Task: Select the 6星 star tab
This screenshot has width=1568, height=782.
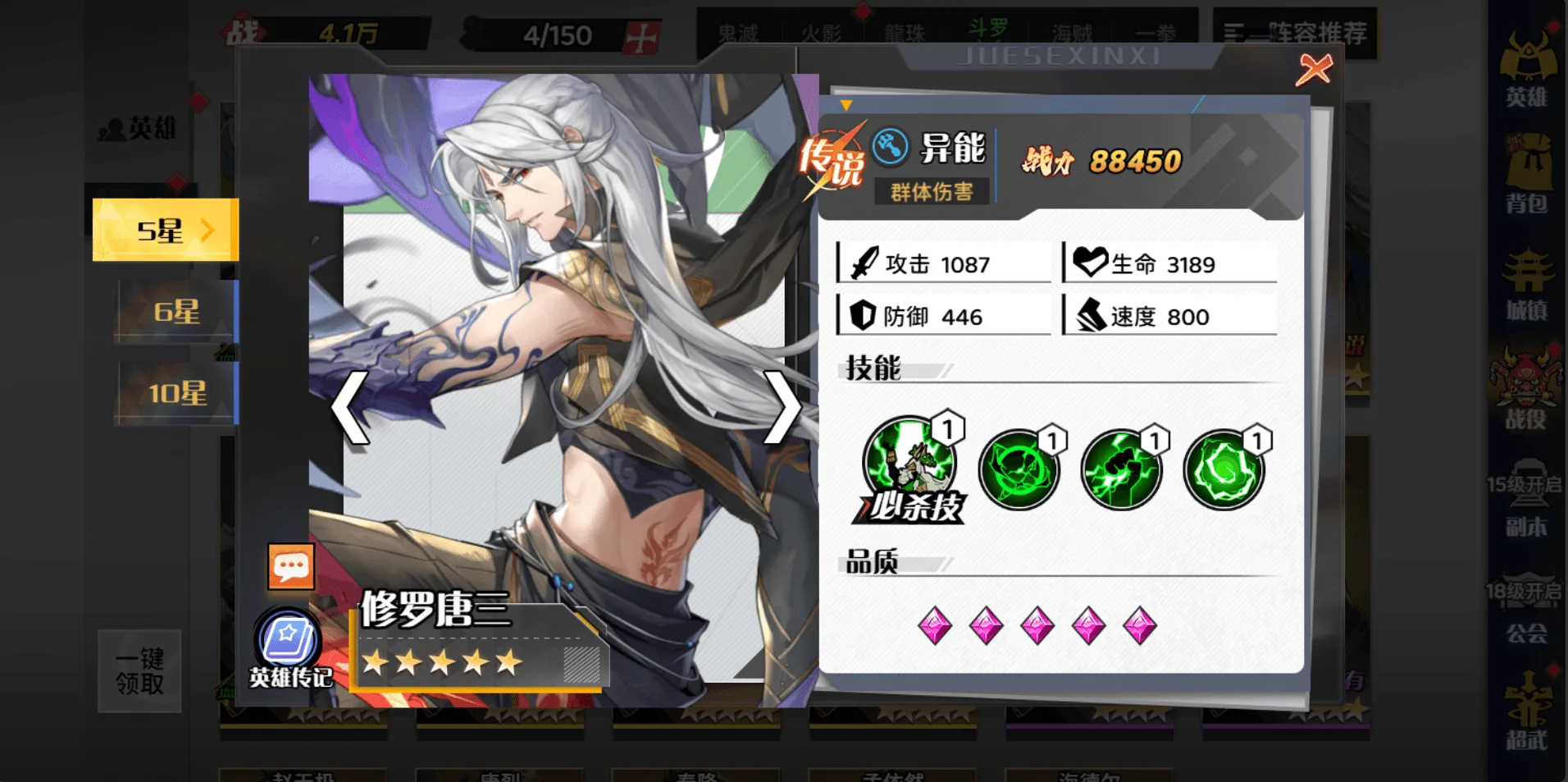Action: coord(176,312)
